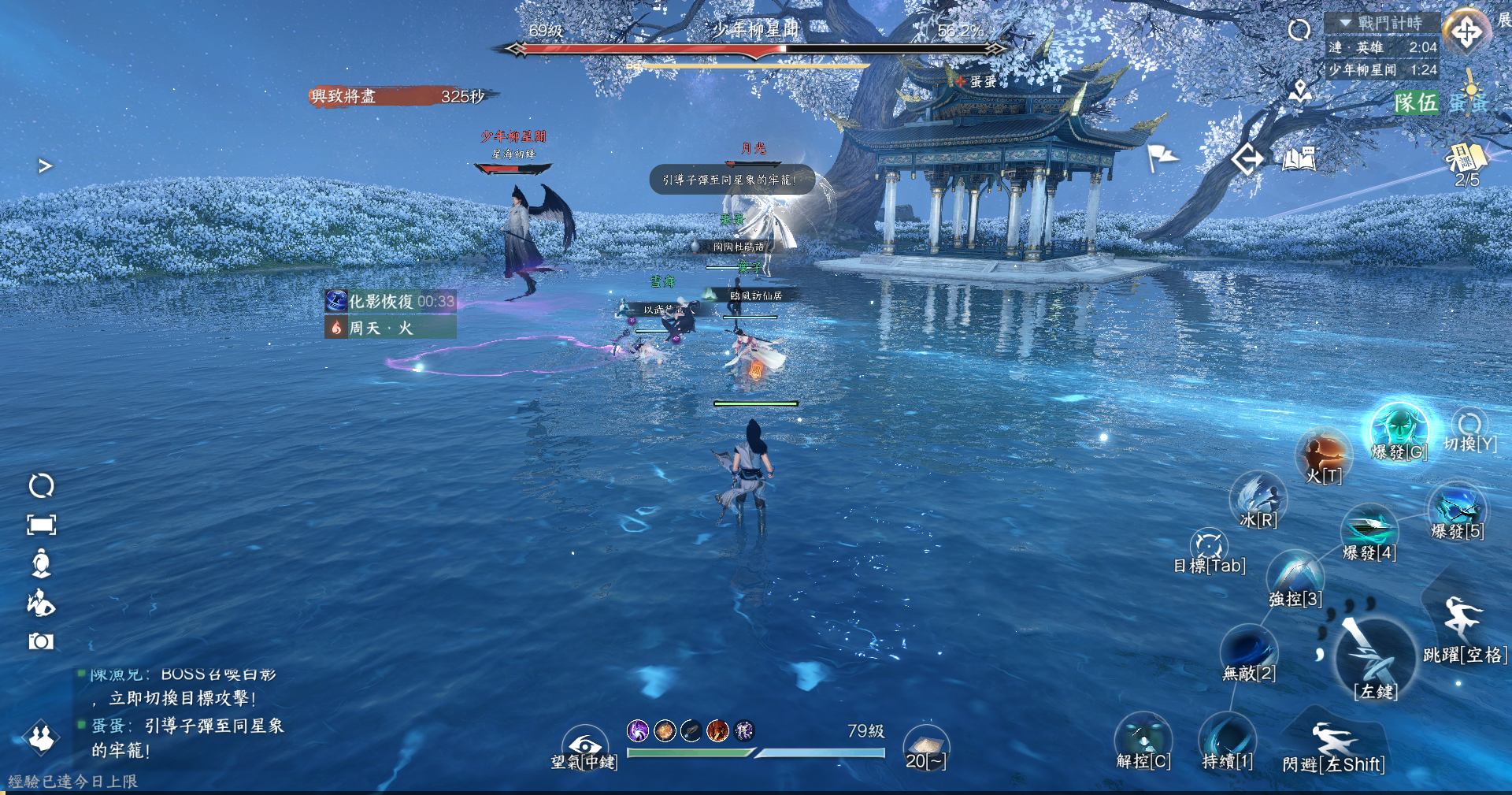The width and height of the screenshot is (1512, 795).
Task: Use the 解控[C] break-control skill
Action: pyautogui.click(x=1143, y=739)
